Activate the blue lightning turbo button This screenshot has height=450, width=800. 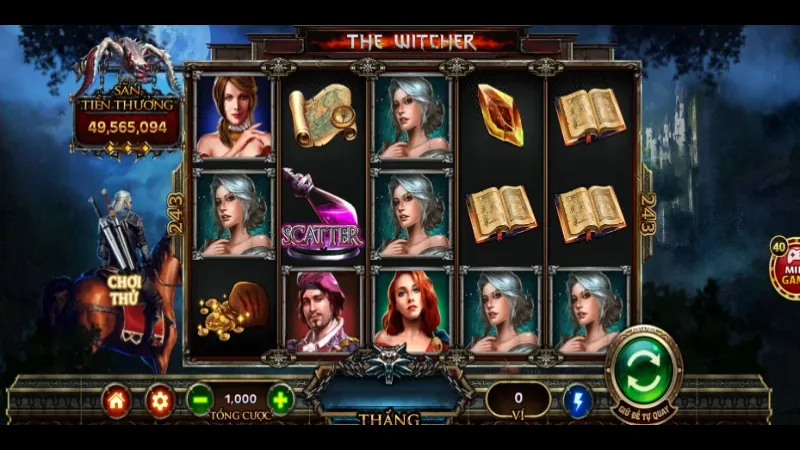578,401
